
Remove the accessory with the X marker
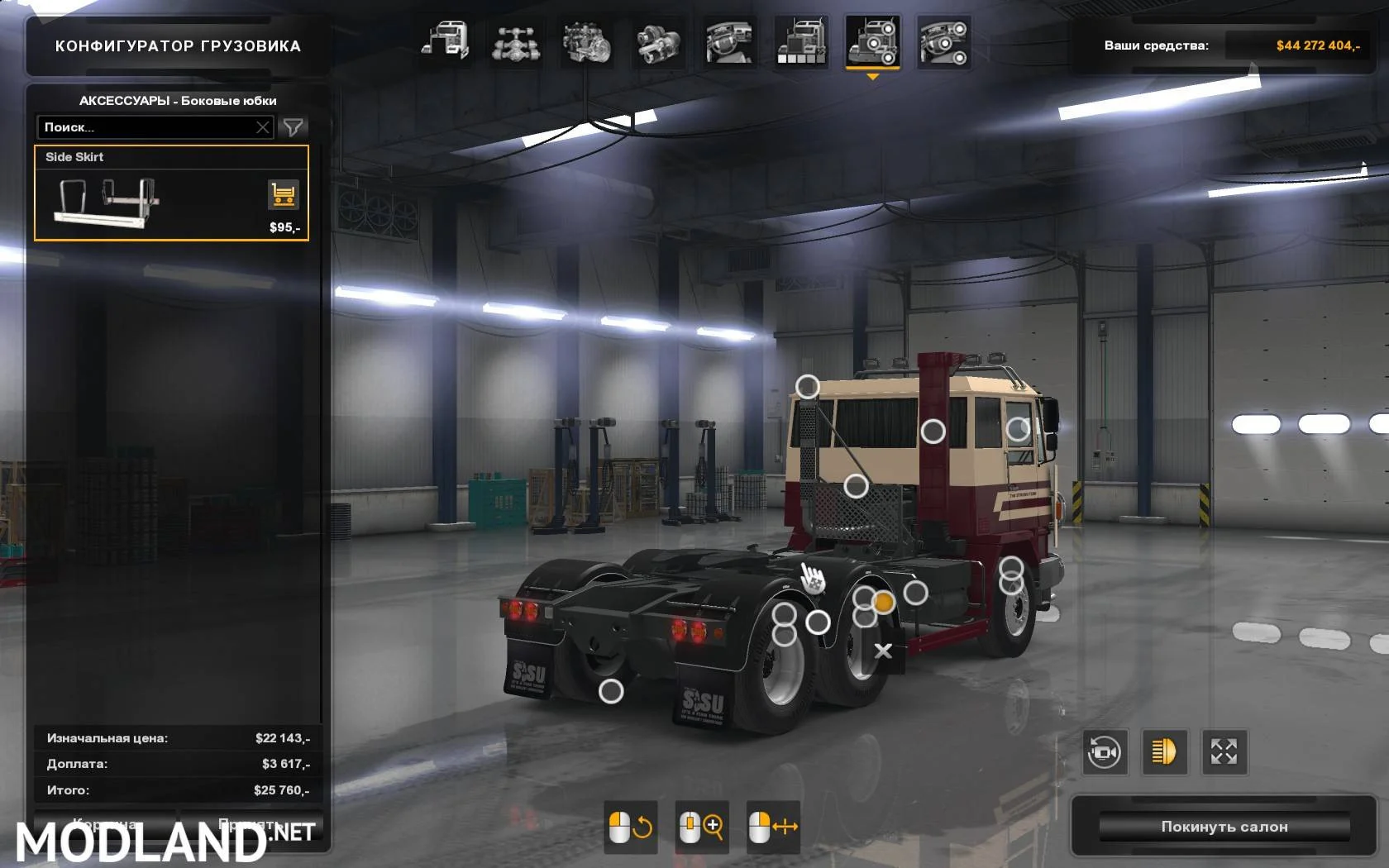click(x=883, y=651)
